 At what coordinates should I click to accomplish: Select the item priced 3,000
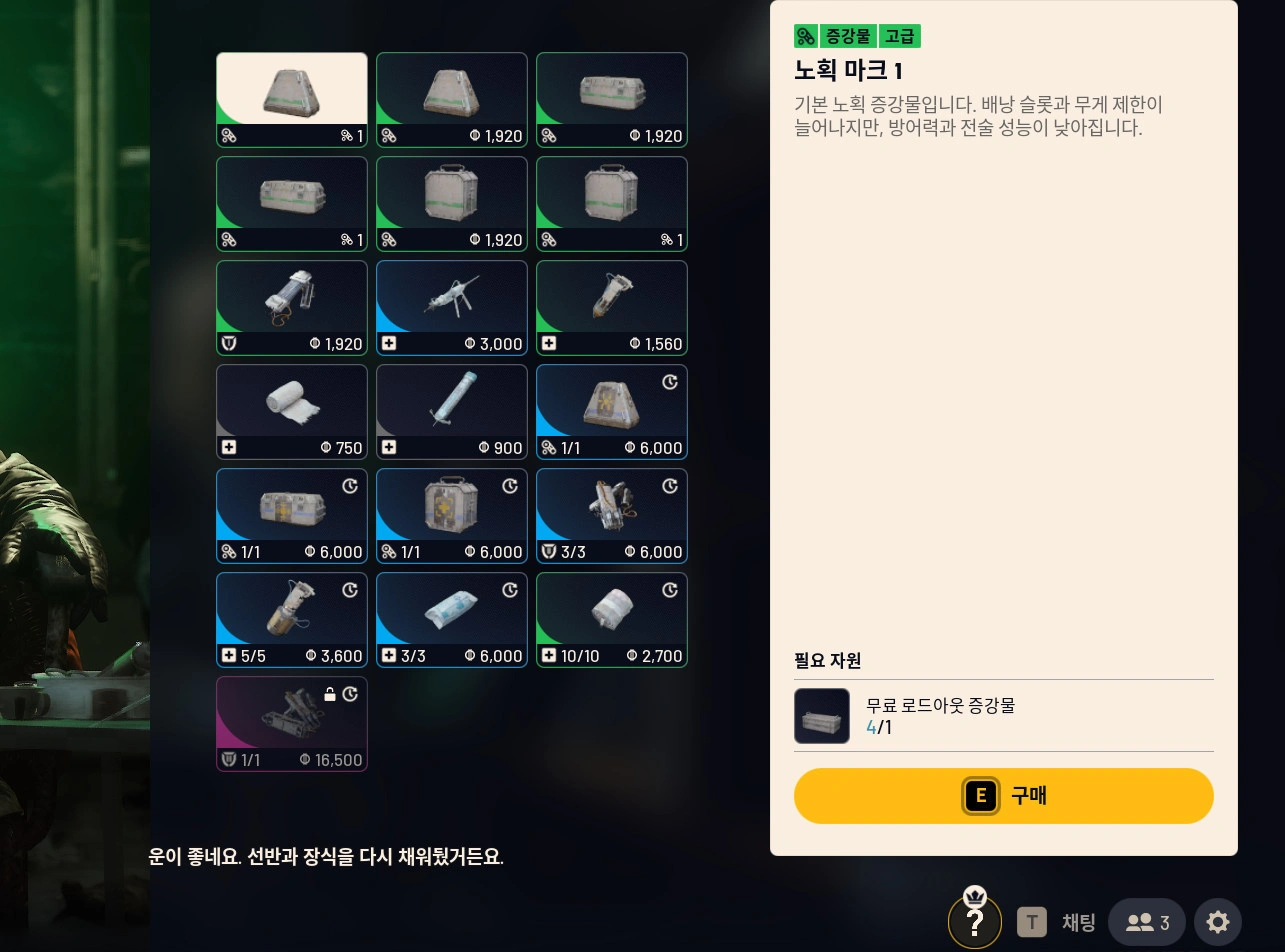[x=452, y=308]
